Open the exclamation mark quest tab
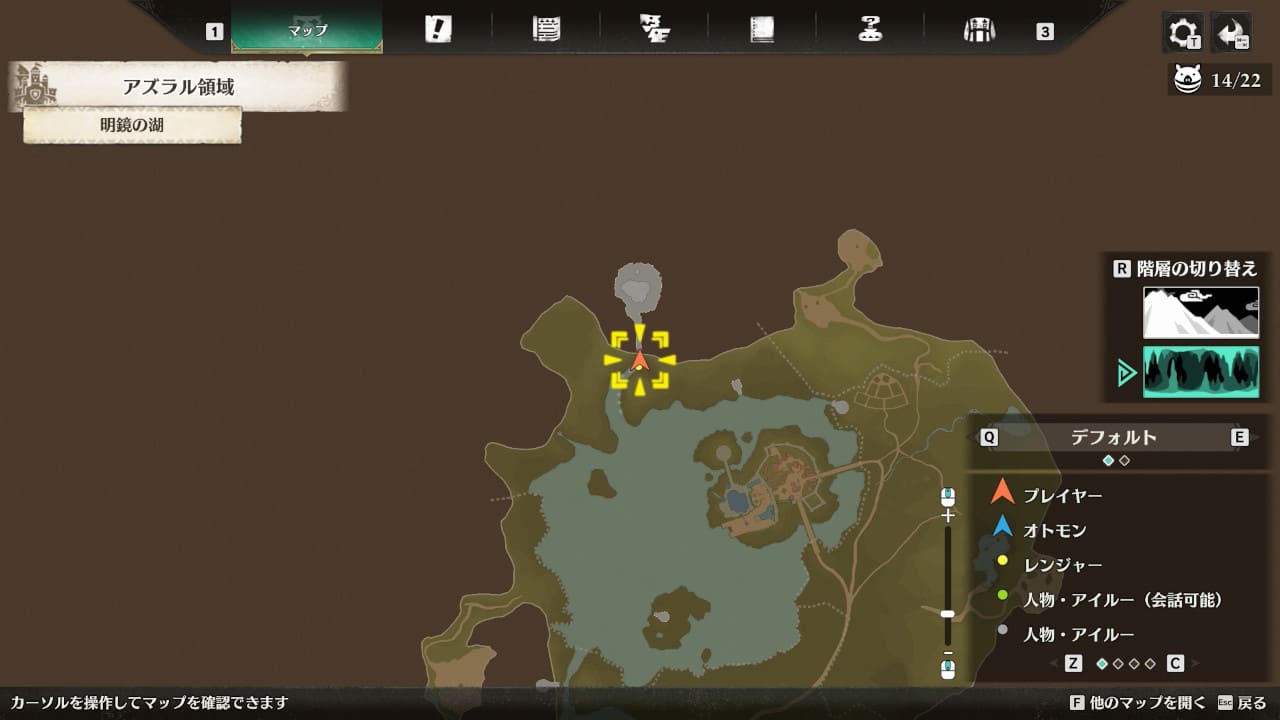Image resolution: width=1280 pixels, height=720 pixels. [x=438, y=29]
